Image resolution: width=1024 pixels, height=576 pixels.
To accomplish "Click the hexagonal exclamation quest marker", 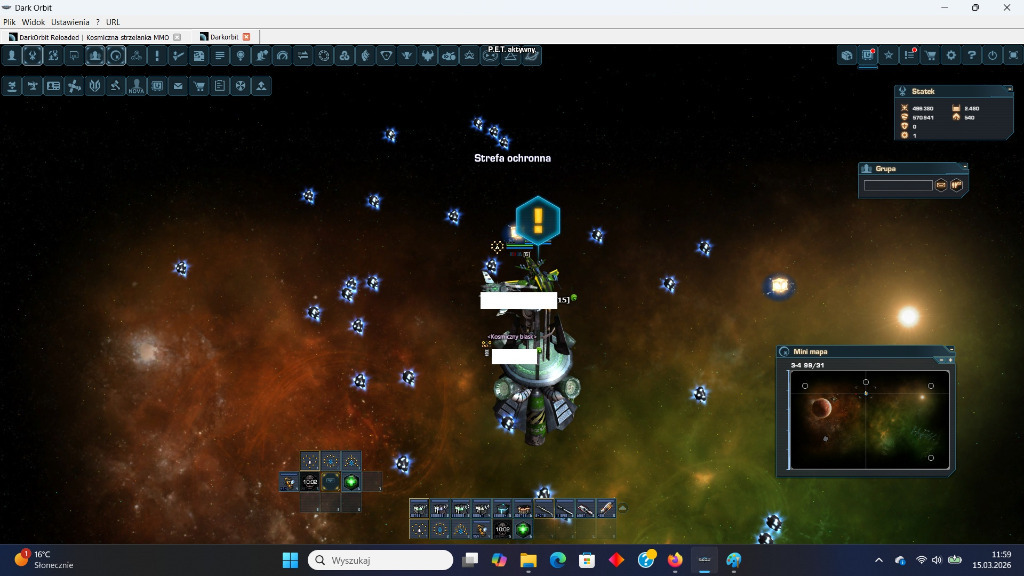I will click(x=538, y=219).
